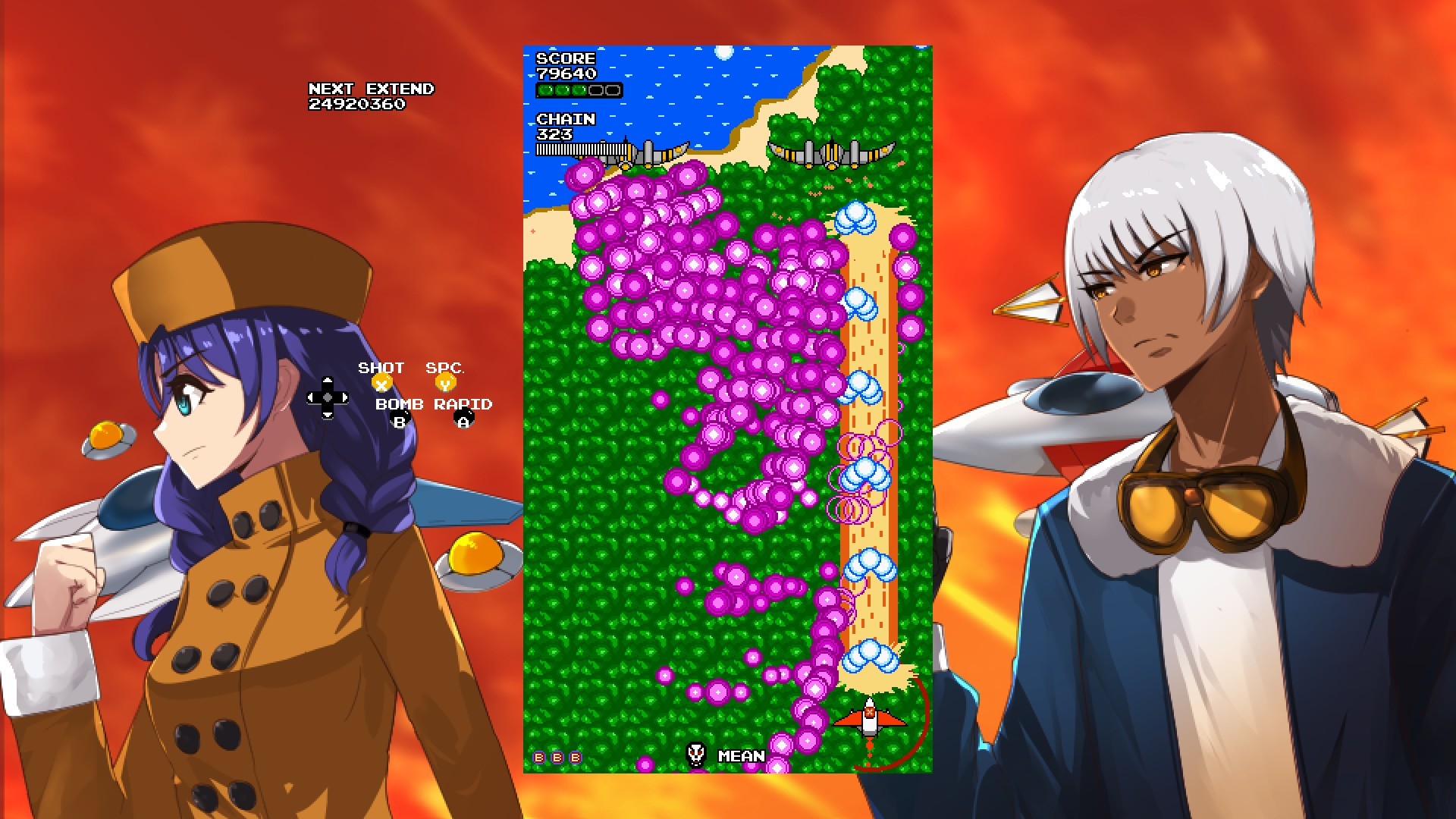Click the middle bomb stock B icon

[x=556, y=756]
